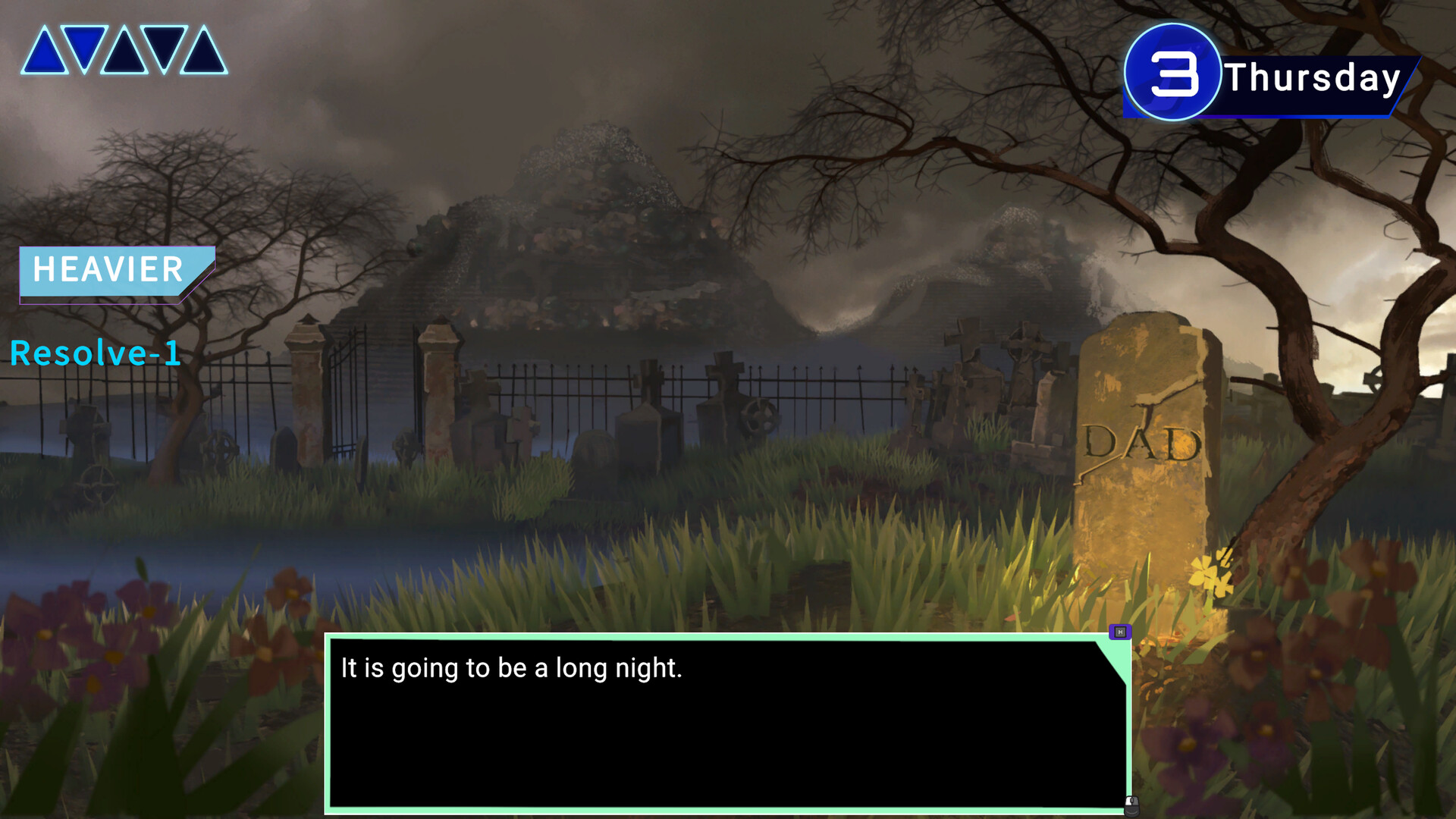Open the Resolve-1 stat label
Screen dimensions: 1456x819
point(94,353)
